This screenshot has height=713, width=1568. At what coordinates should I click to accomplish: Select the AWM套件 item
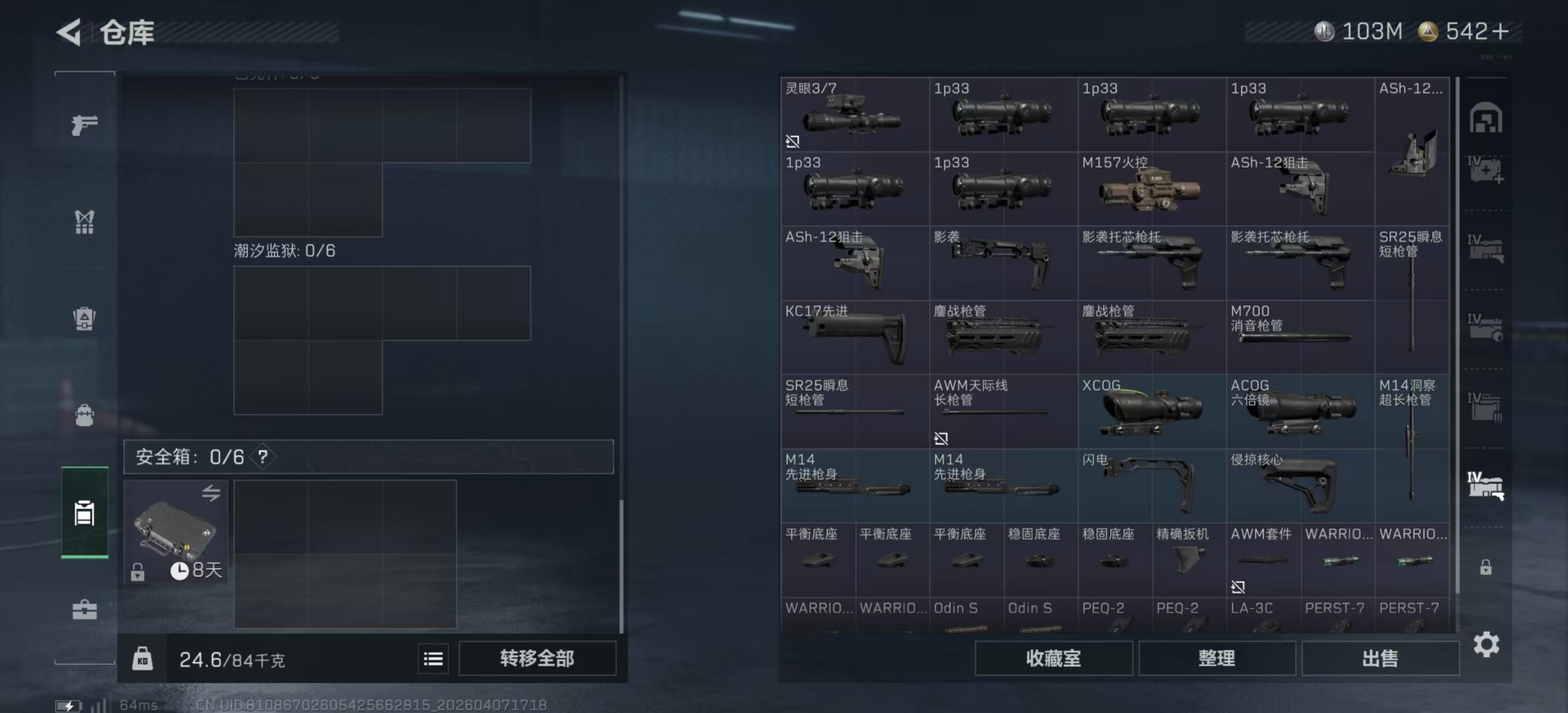1262,560
